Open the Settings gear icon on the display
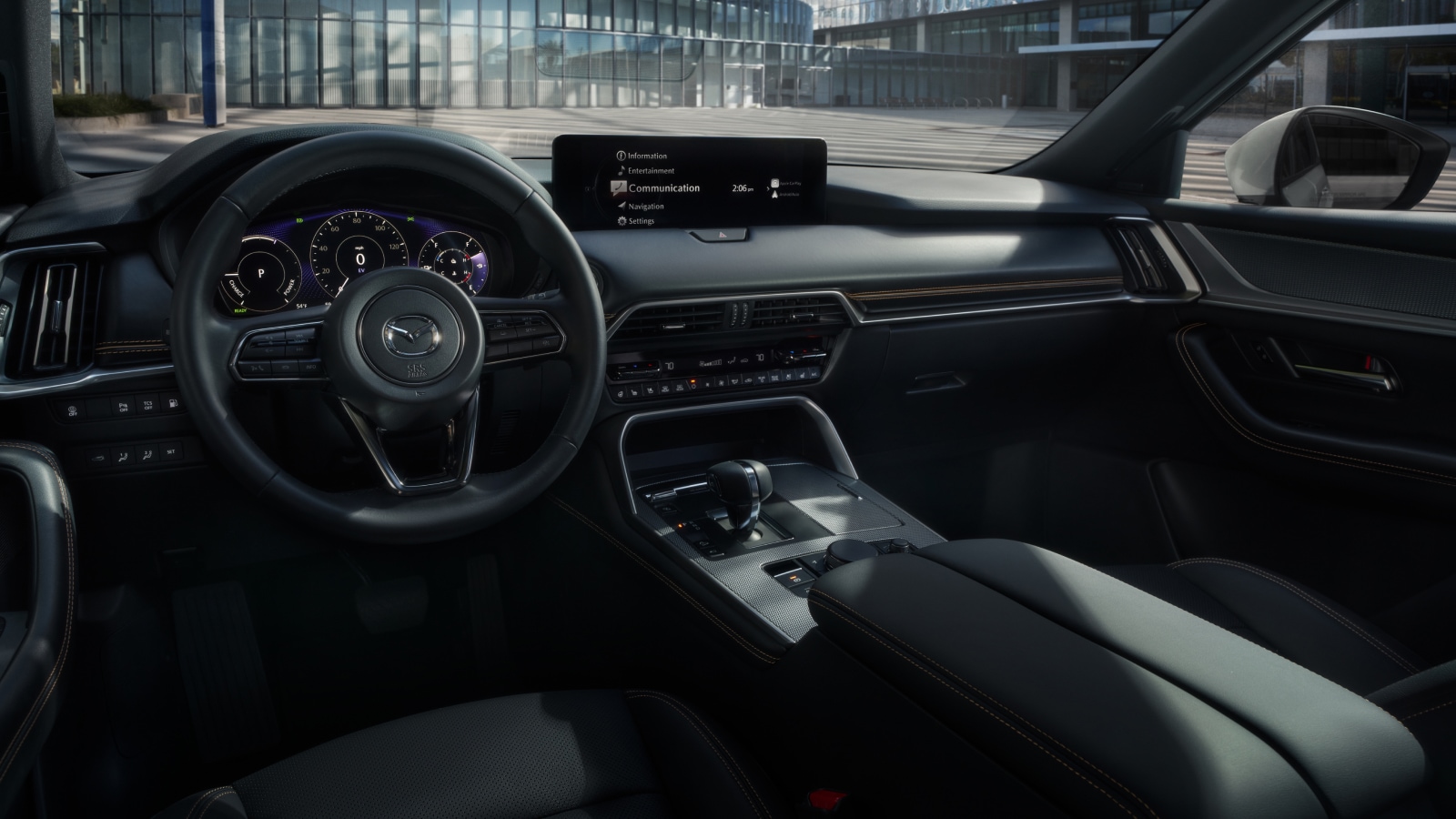The image size is (1456, 819). click(622, 221)
